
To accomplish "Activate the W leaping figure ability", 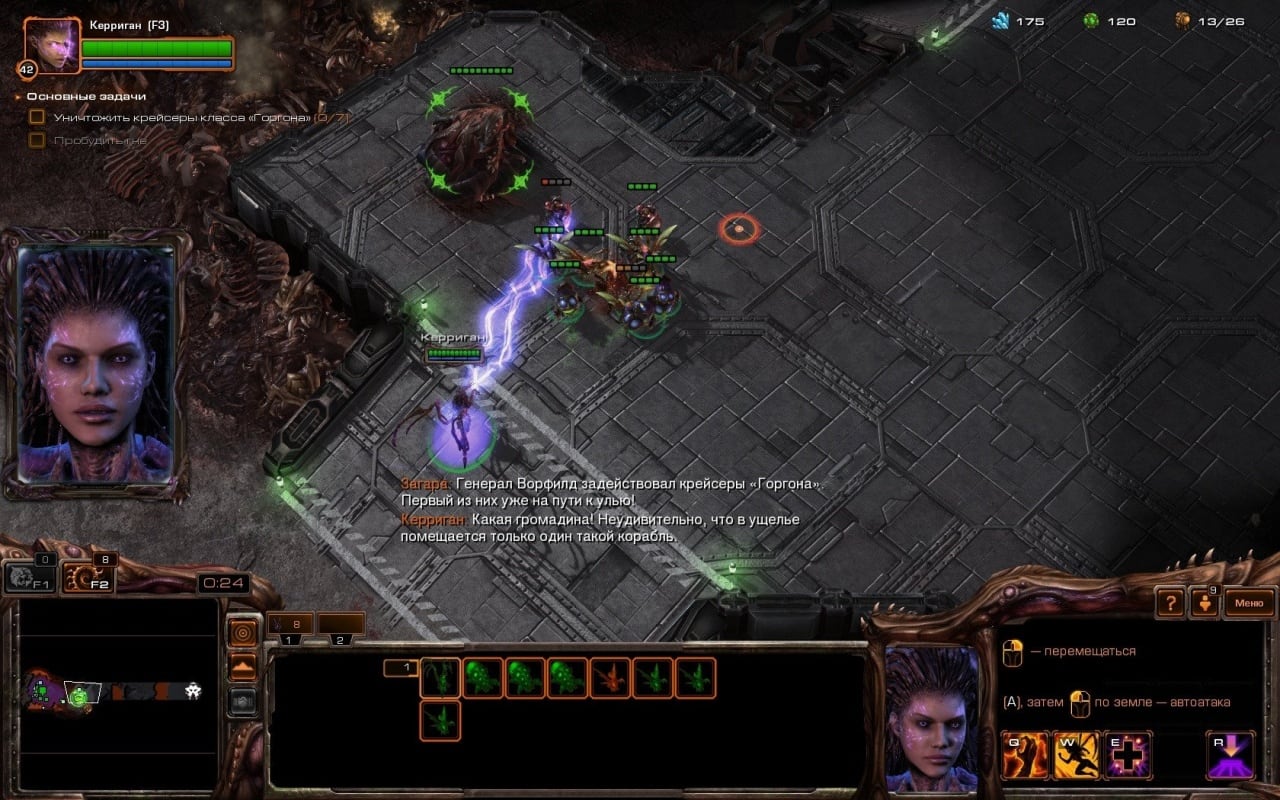I will point(1077,755).
